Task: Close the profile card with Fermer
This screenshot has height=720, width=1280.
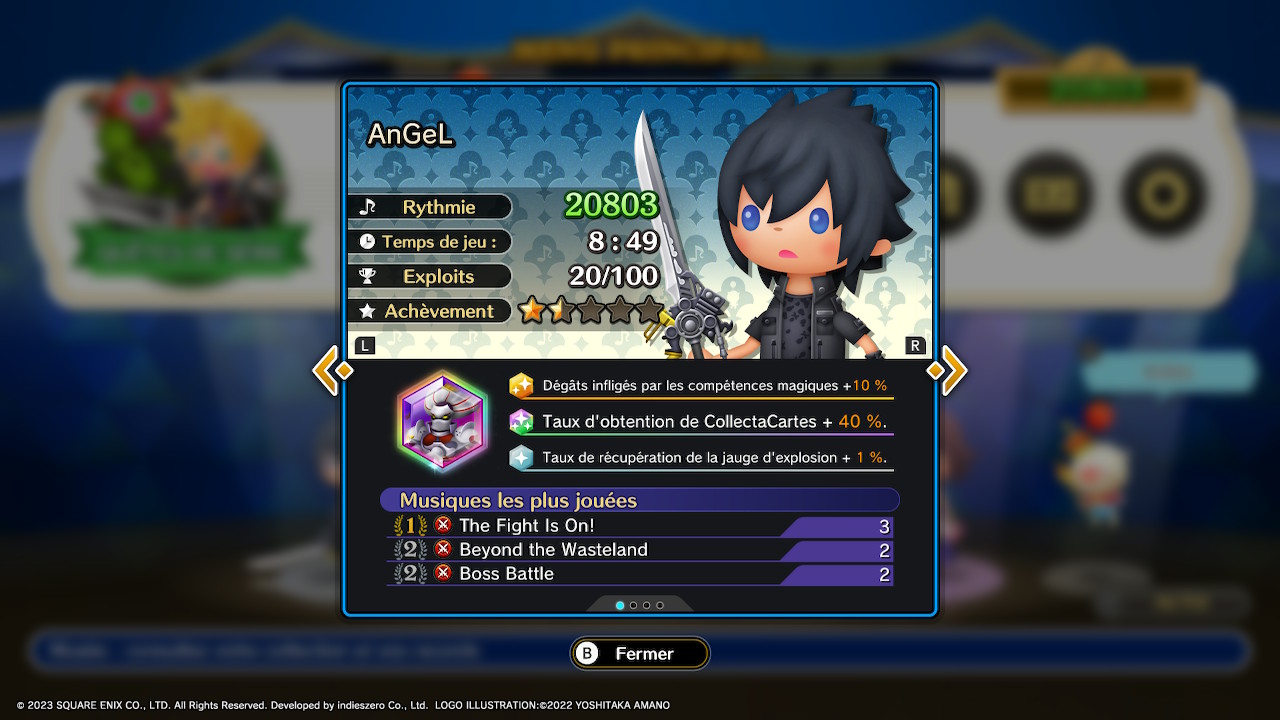Action: pyautogui.click(x=640, y=654)
